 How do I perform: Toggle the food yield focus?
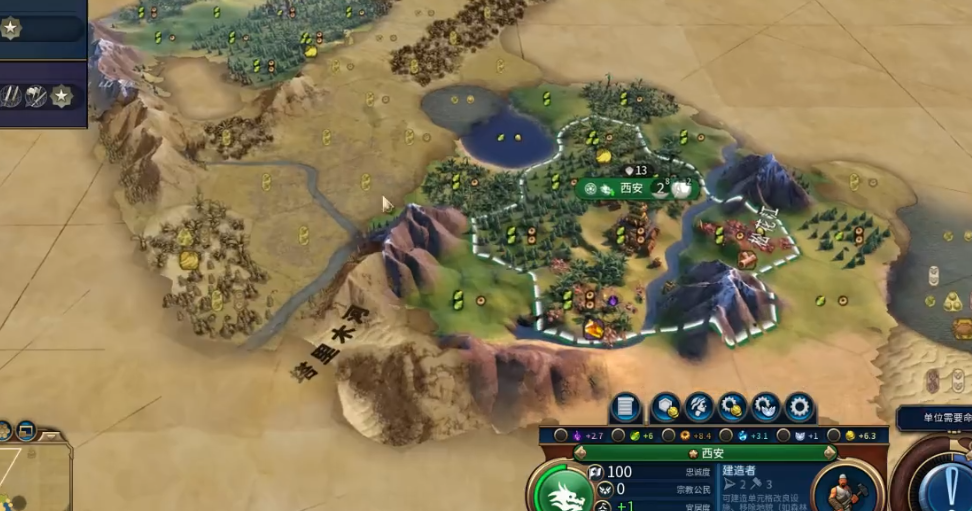point(621,436)
